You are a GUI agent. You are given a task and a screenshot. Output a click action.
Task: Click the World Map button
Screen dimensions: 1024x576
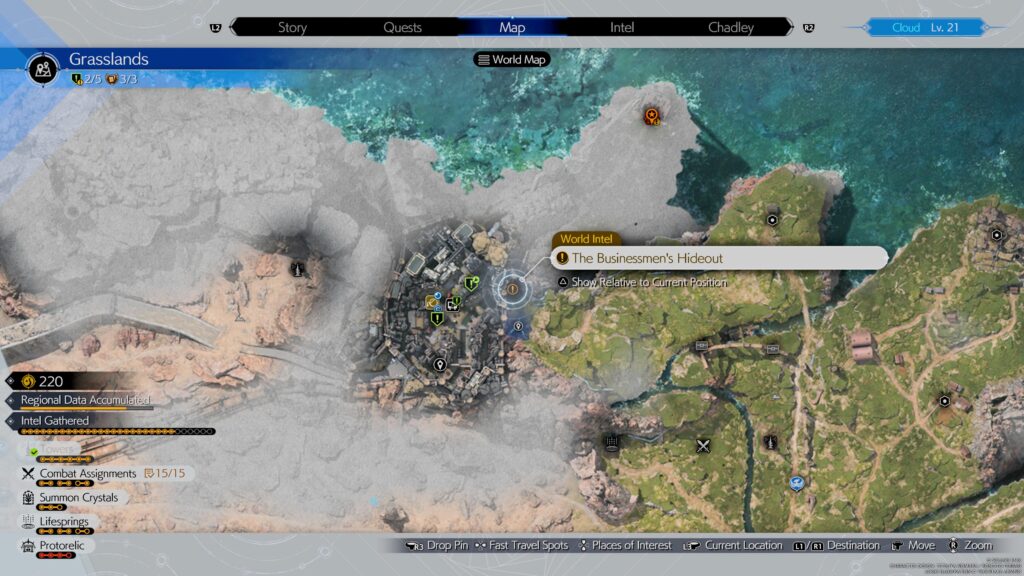(x=513, y=59)
